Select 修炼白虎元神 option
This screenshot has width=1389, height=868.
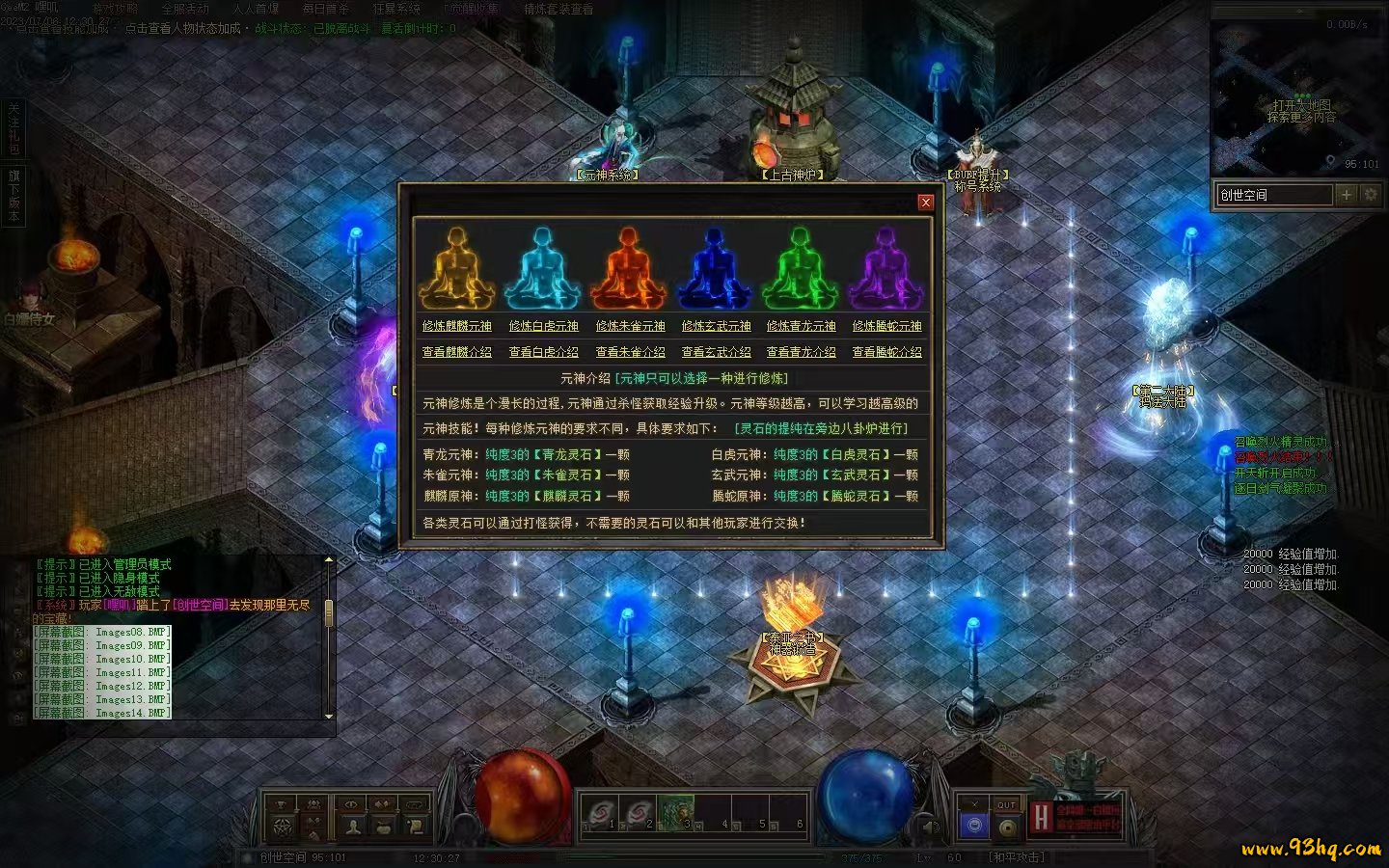(x=543, y=326)
